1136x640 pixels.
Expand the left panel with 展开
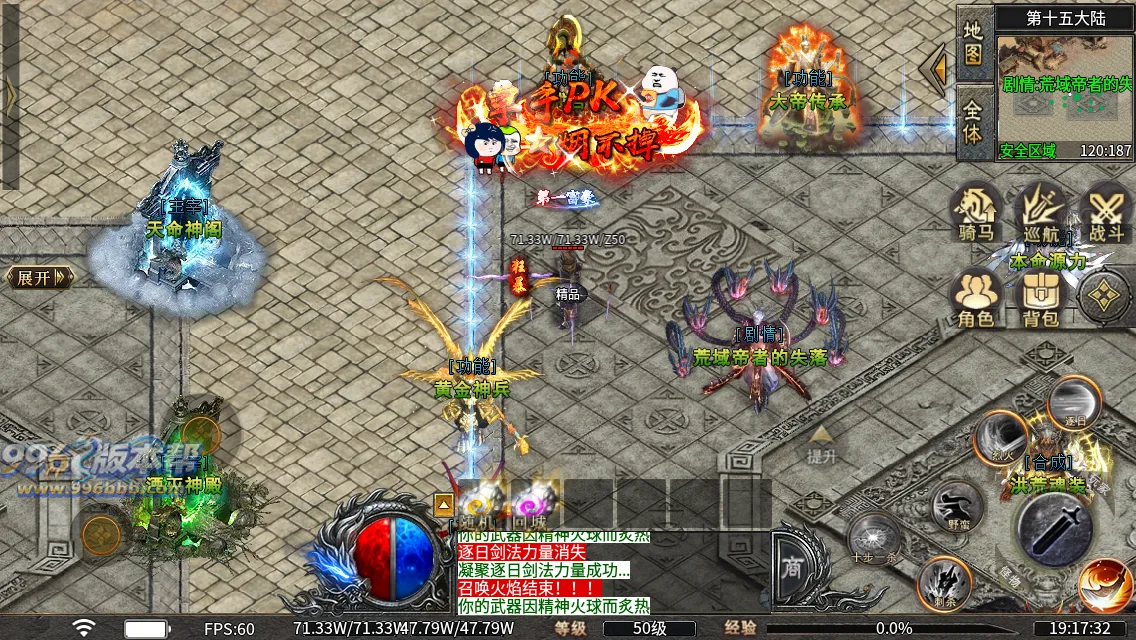click(x=40, y=277)
